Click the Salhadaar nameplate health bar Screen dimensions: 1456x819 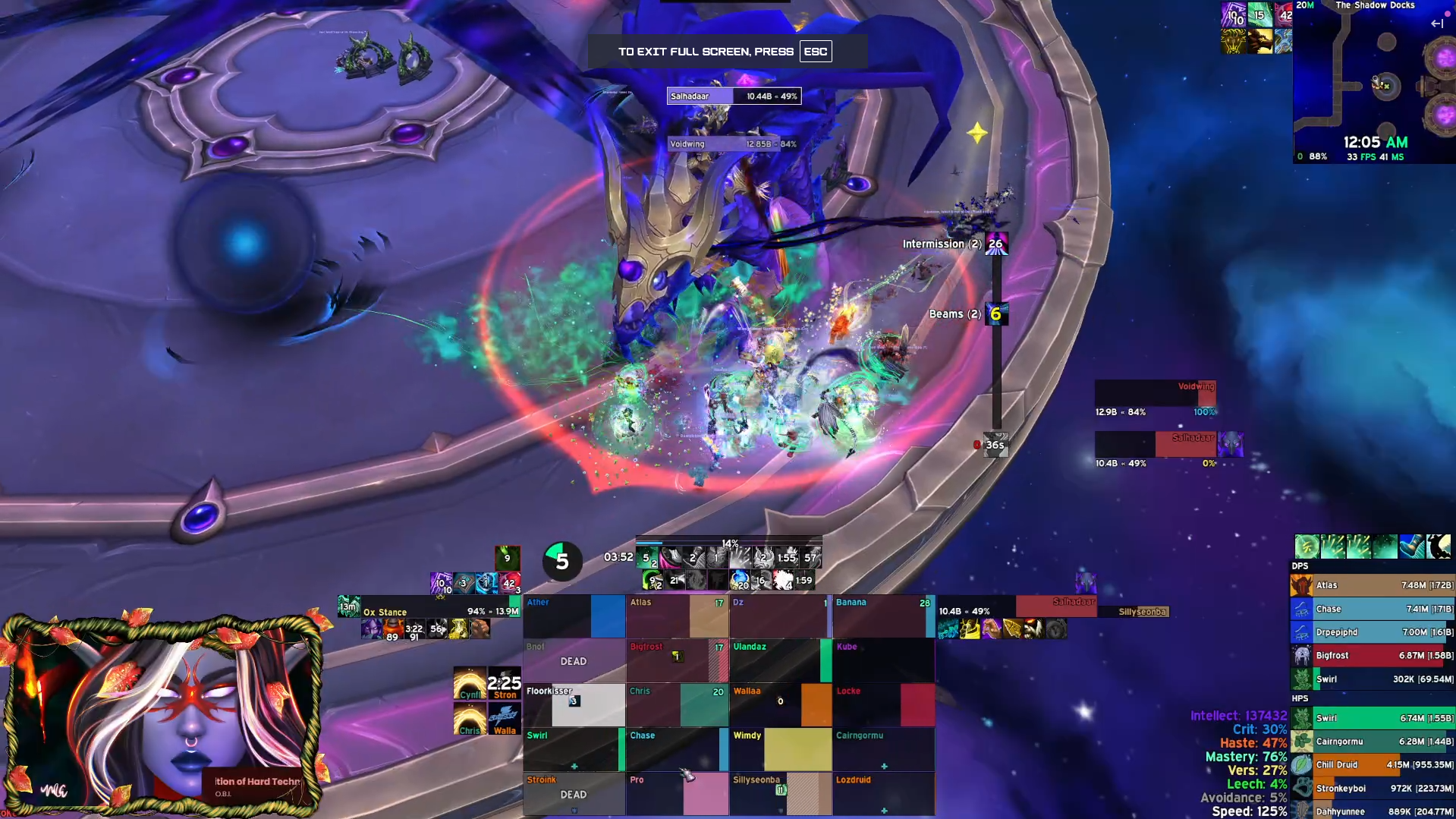click(734, 96)
